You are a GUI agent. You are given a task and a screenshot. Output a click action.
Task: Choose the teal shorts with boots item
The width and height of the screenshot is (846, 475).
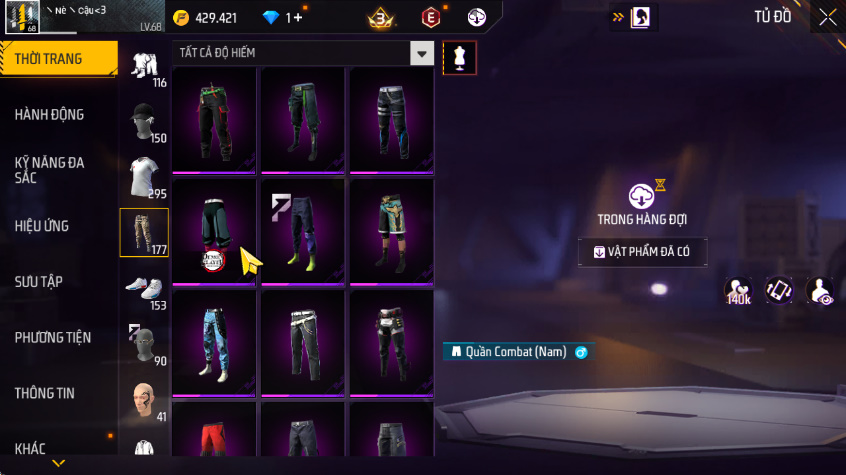click(x=391, y=232)
